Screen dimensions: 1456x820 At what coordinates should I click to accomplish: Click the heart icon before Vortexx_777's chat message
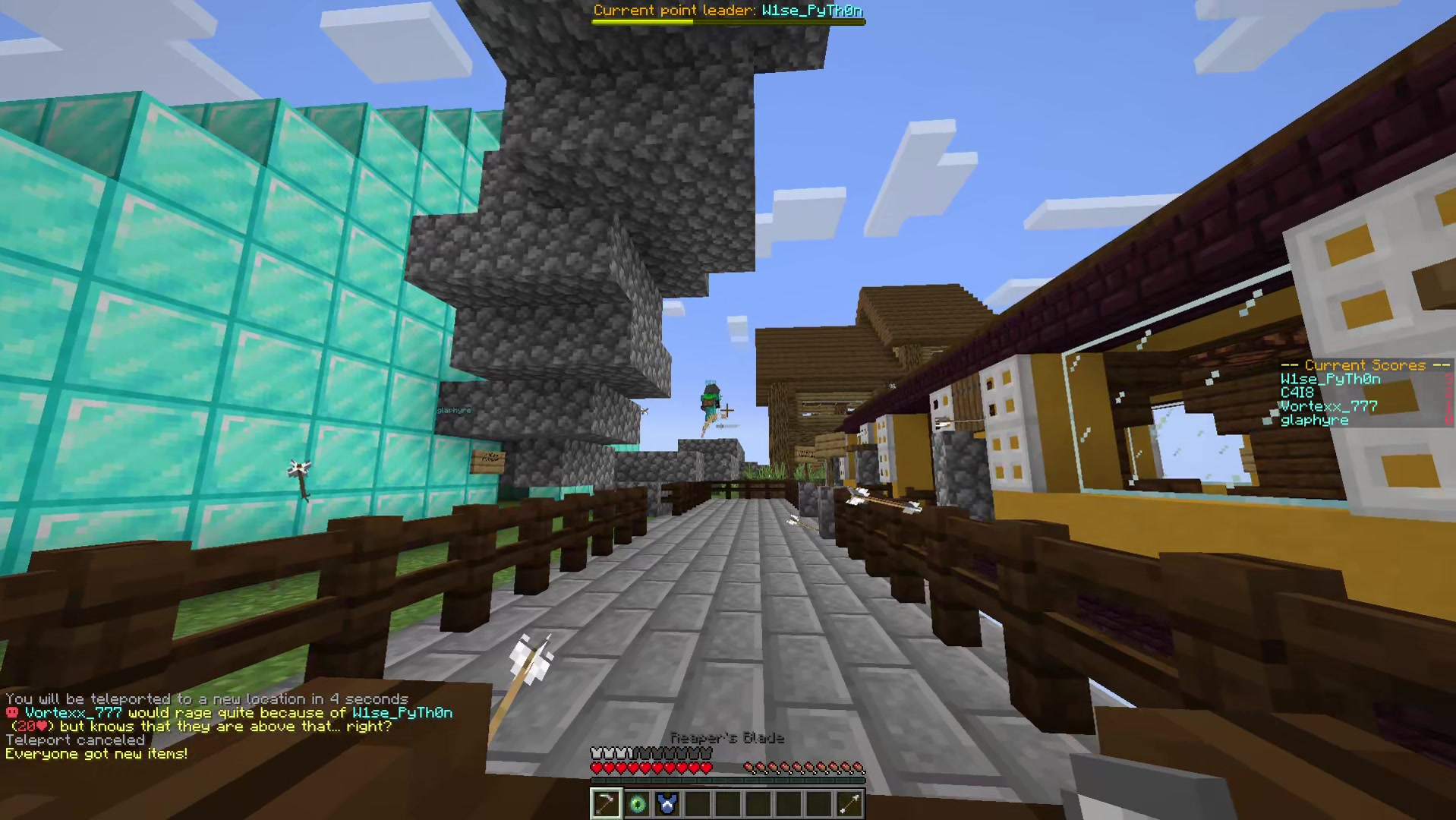(x=11, y=712)
